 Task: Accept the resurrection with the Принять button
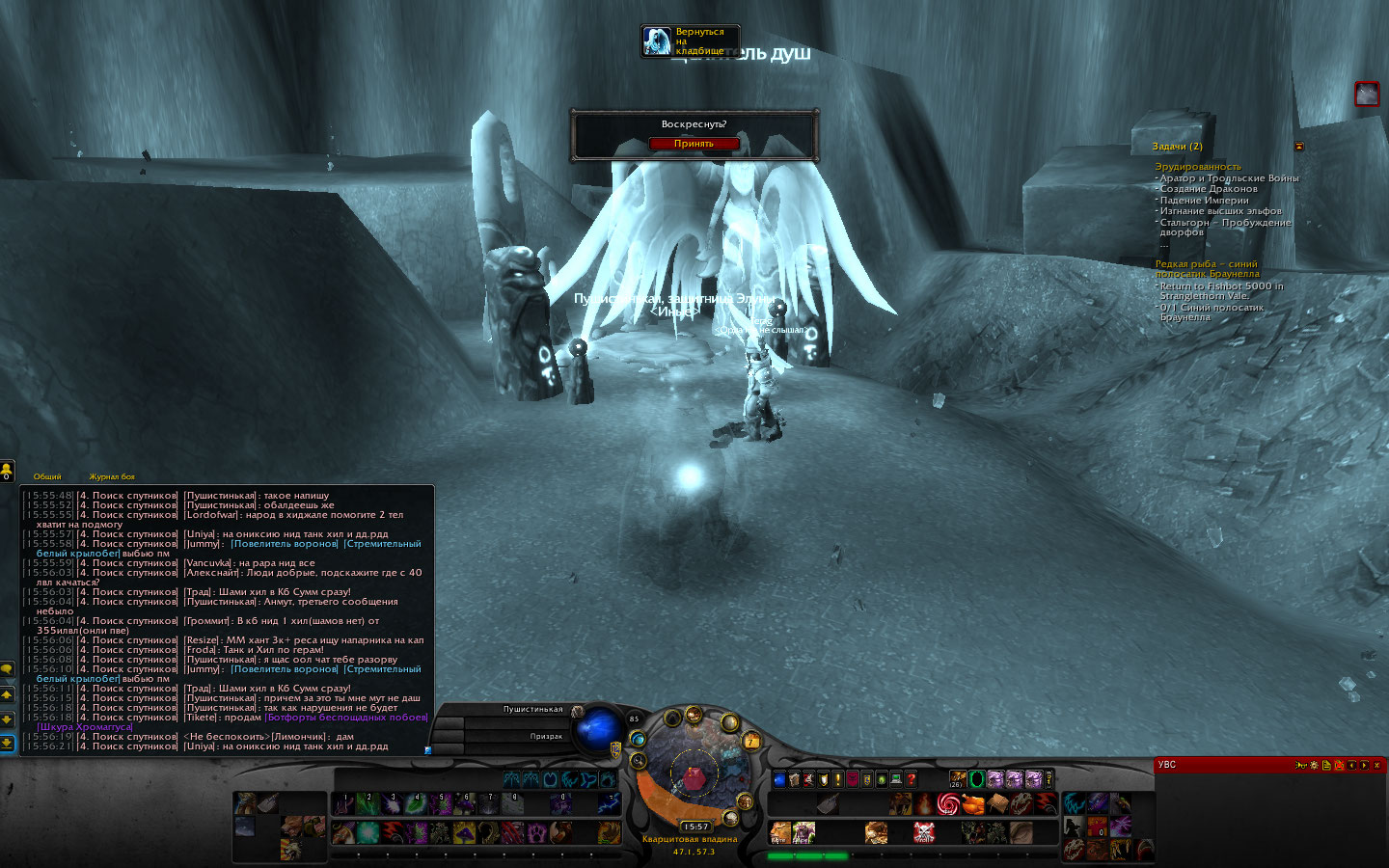coord(694,144)
